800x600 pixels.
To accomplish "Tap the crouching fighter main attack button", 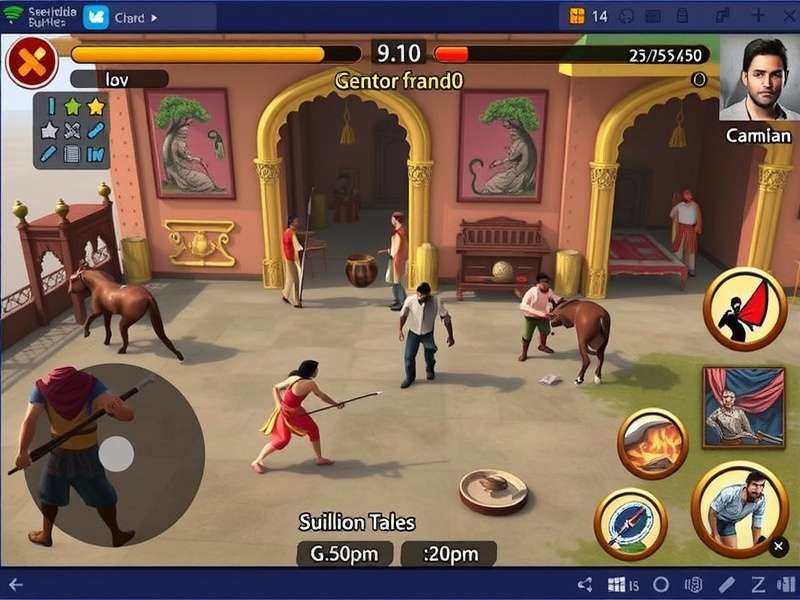I will point(740,509).
